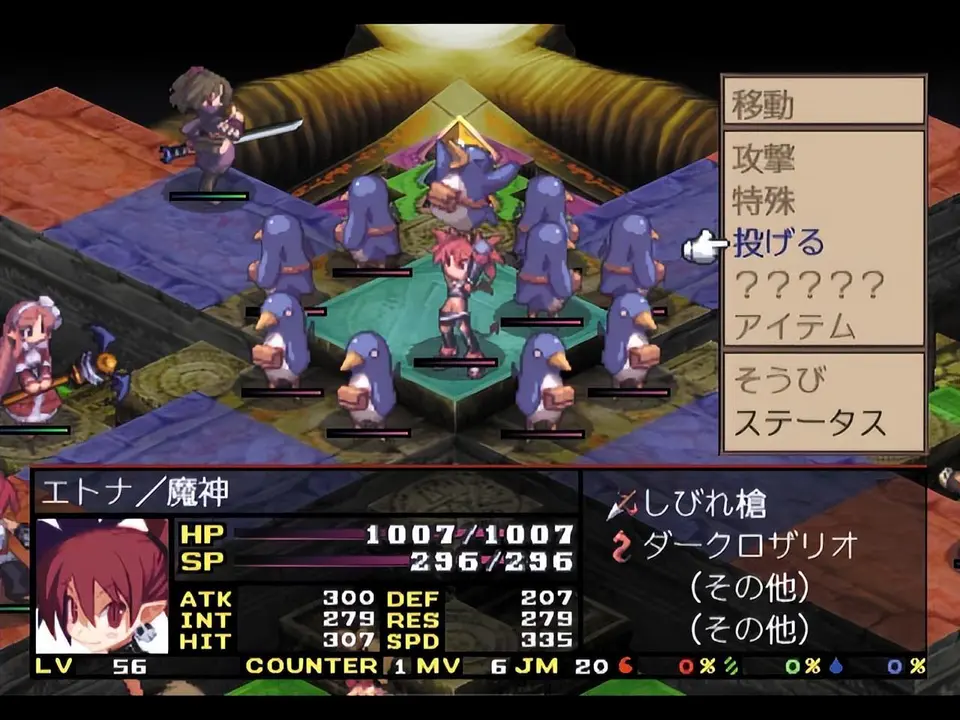Screen dimensions: 960x720
Task: Choose 攻撃 (Attack) from the command menu
Action: (x=764, y=159)
